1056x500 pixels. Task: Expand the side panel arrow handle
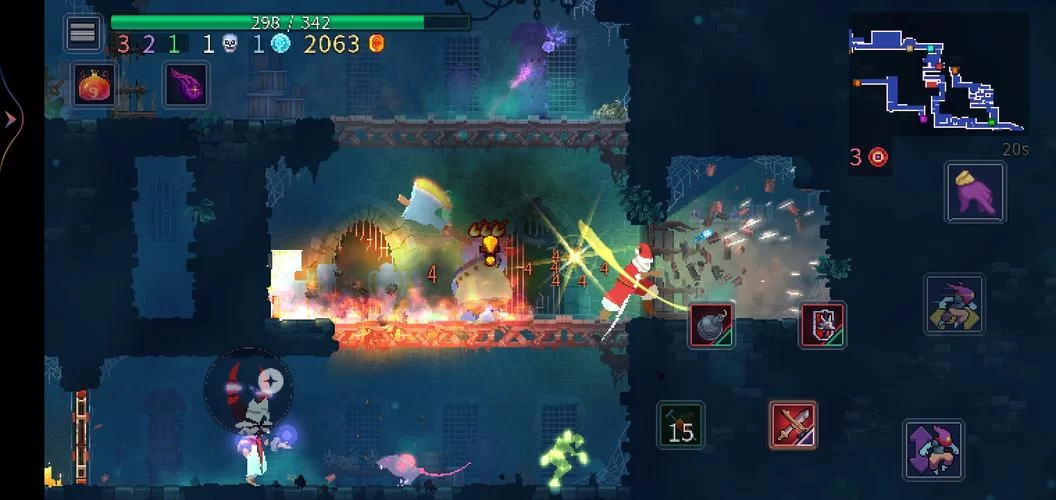(x=11, y=120)
